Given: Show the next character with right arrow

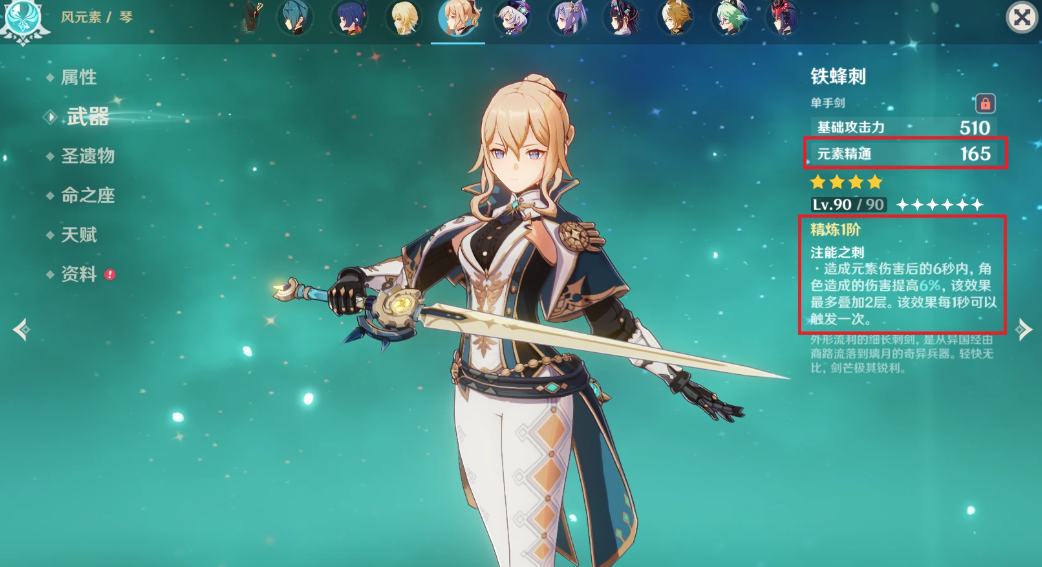Looking at the screenshot, I should (x=1023, y=329).
